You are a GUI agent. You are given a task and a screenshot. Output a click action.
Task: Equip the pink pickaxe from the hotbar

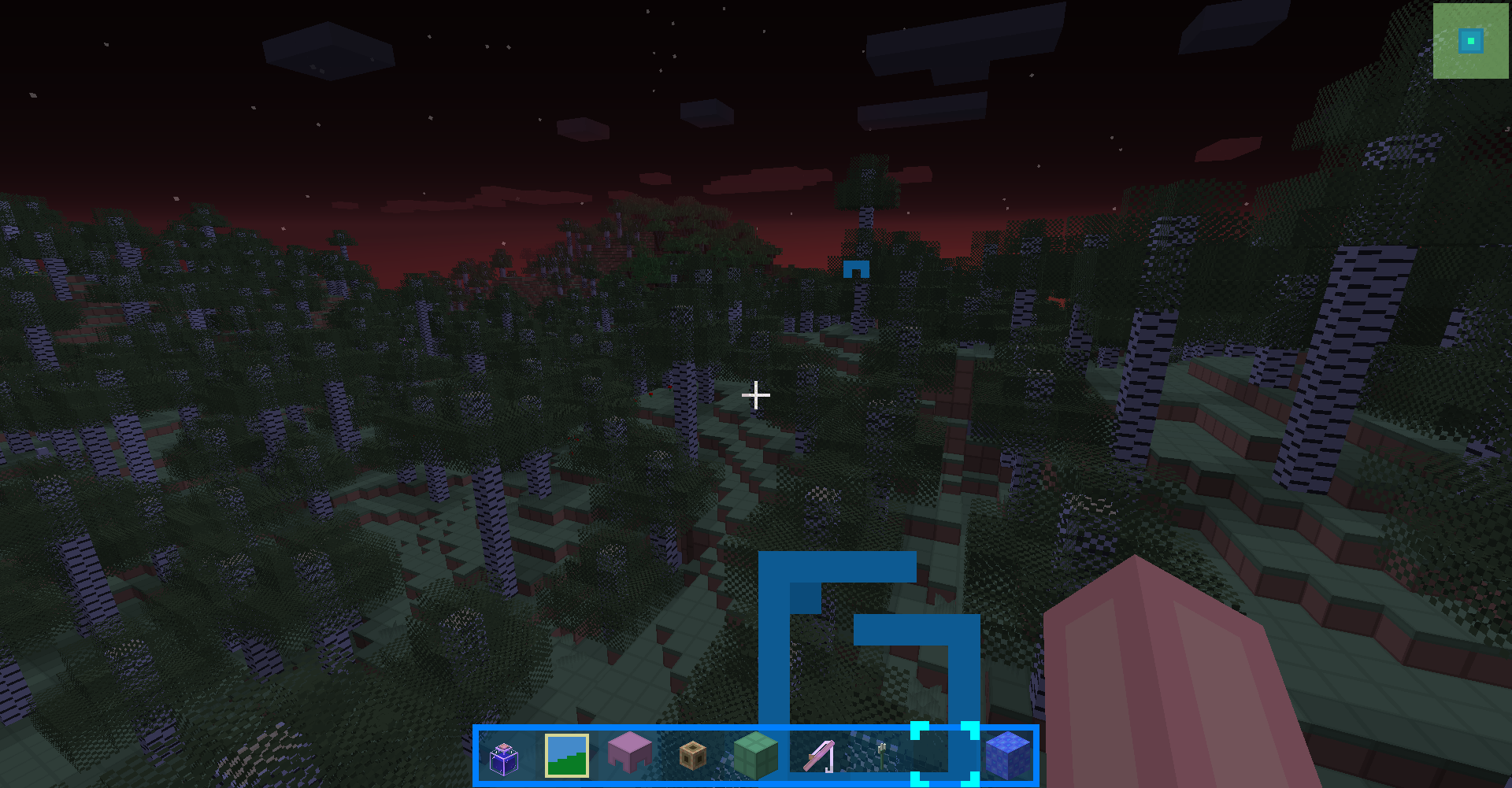click(819, 757)
